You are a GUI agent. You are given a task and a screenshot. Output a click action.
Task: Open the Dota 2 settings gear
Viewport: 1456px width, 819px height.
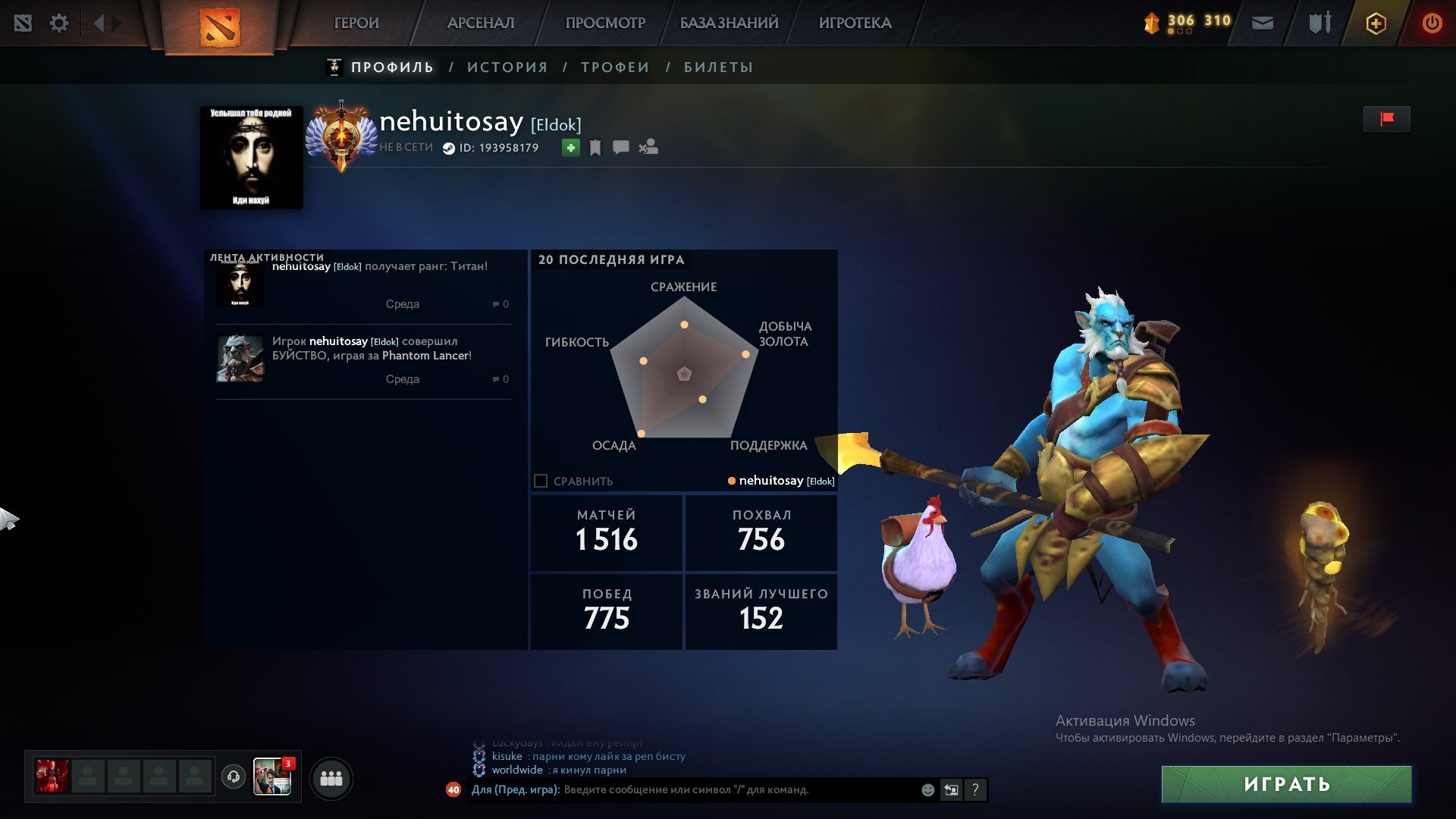[58, 23]
